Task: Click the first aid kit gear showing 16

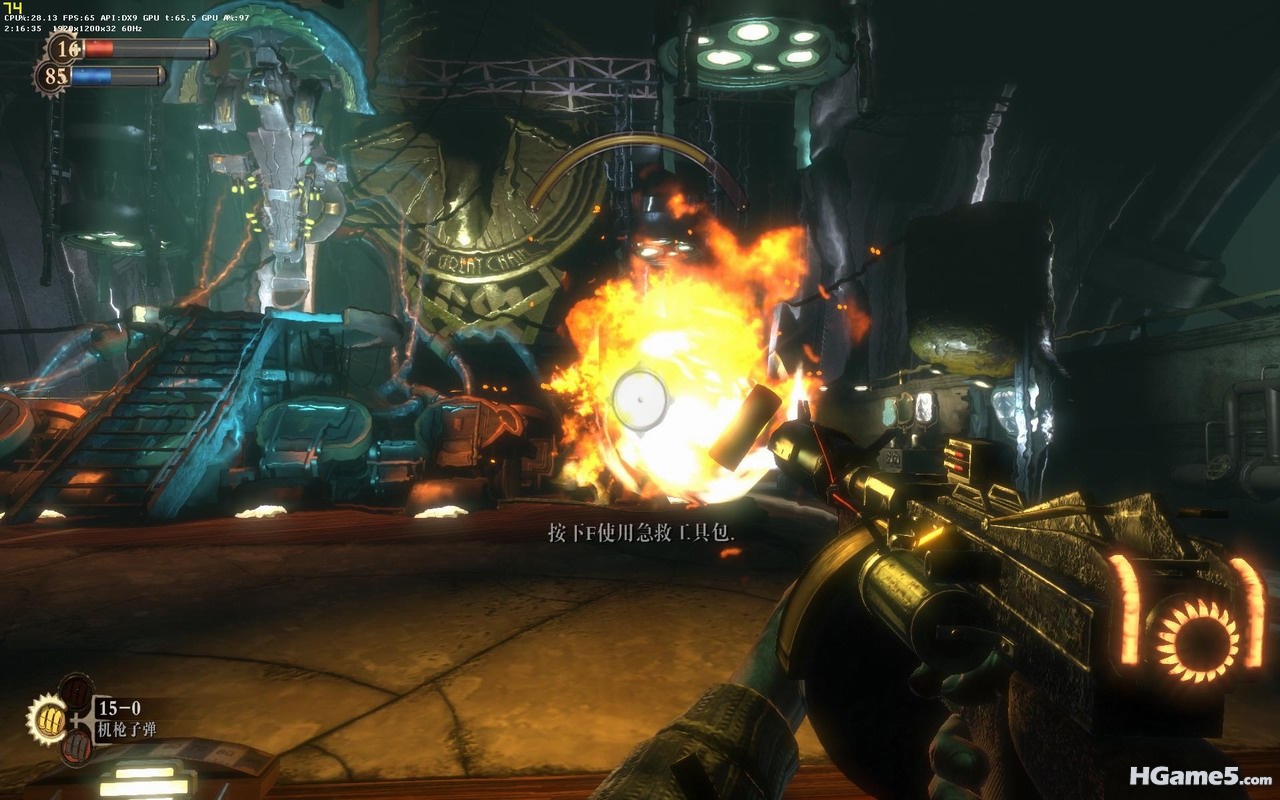Action: tap(66, 48)
